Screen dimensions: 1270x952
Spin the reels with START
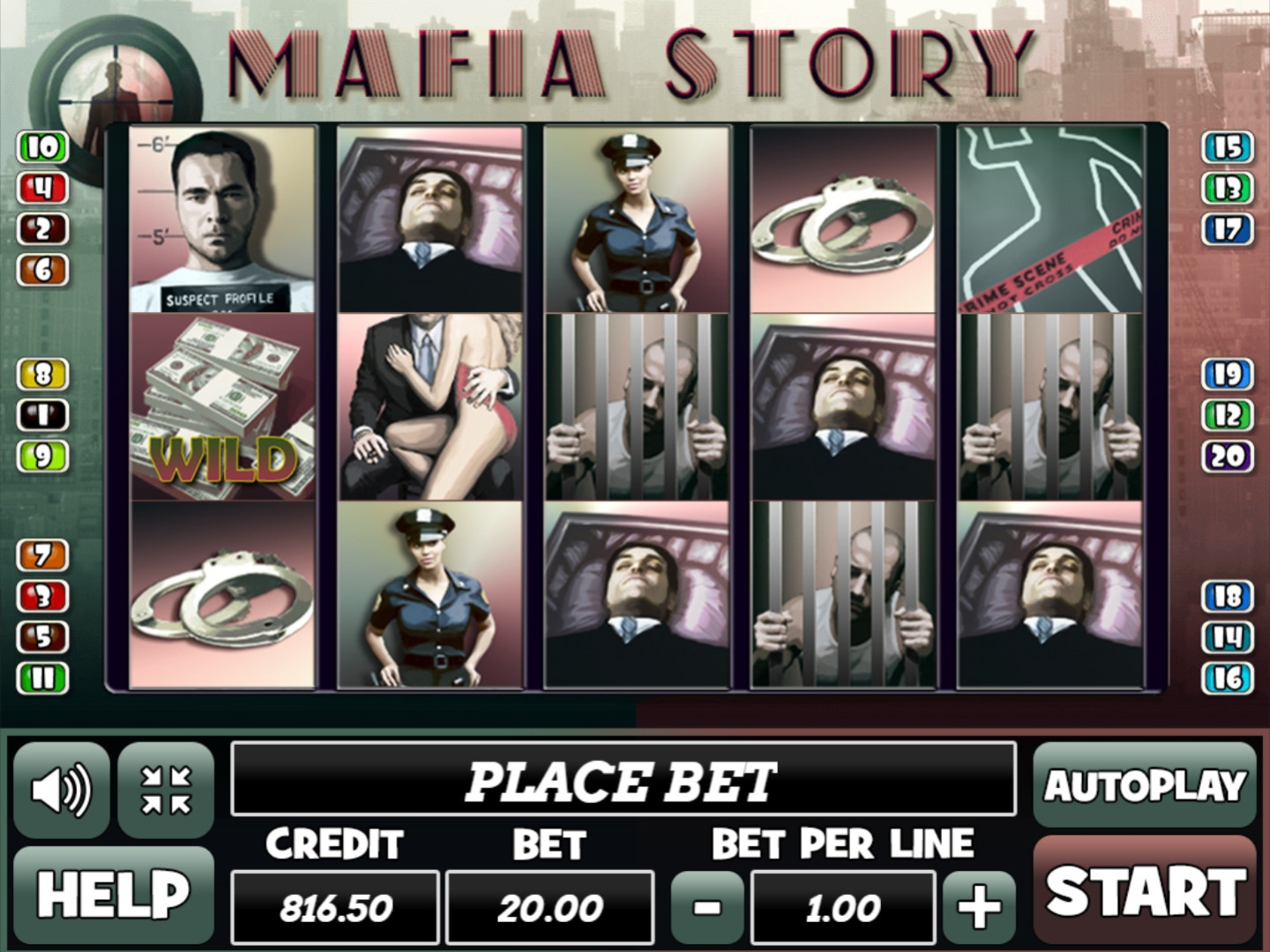1145,891
